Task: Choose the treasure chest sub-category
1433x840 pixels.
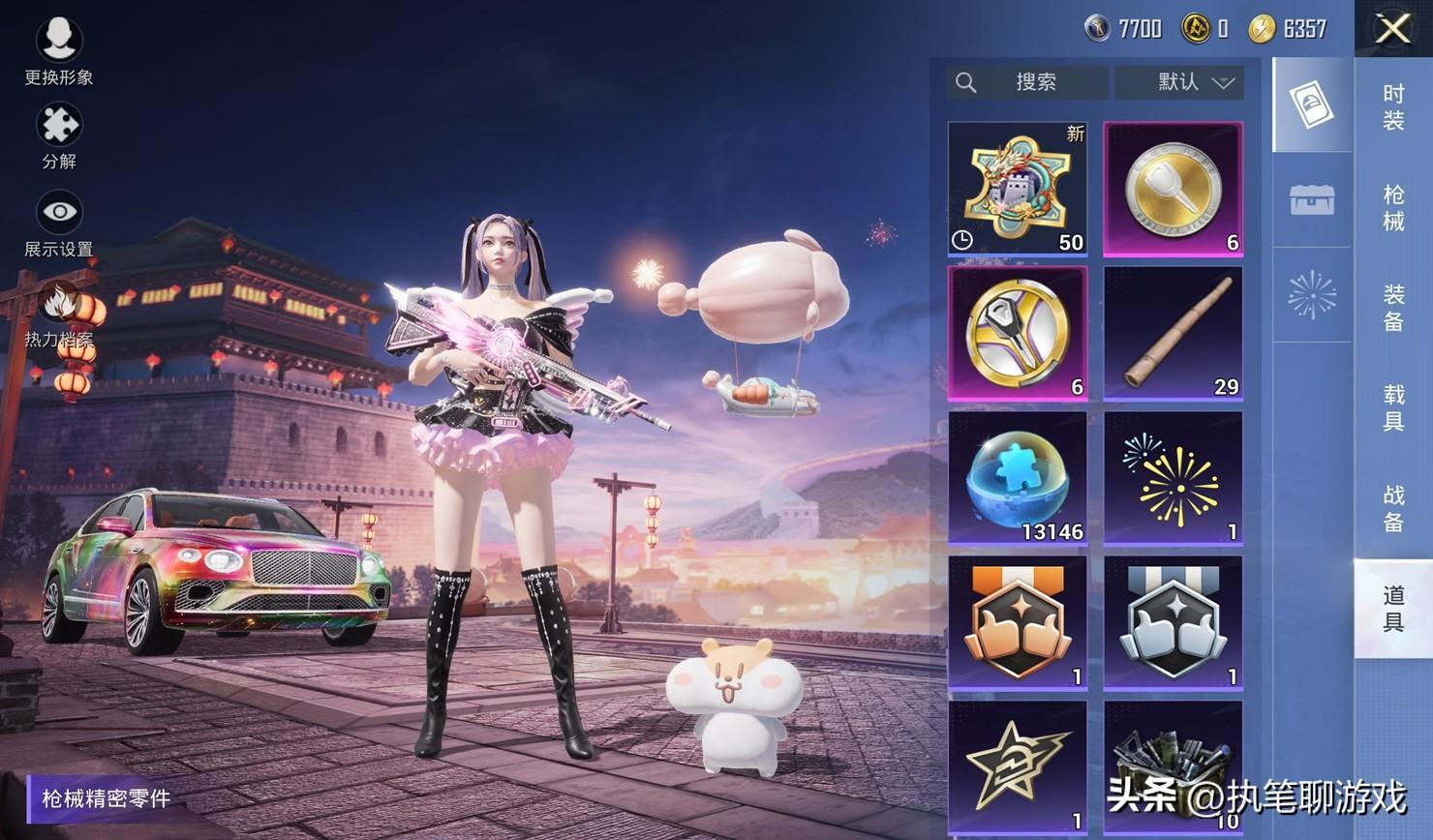Action: (1312, 200)
